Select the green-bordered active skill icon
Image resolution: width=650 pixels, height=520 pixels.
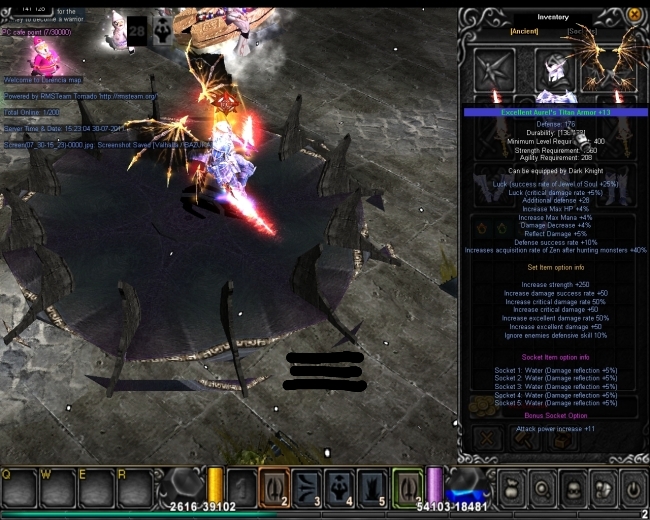pyautogui.click(x=407, y=487)
